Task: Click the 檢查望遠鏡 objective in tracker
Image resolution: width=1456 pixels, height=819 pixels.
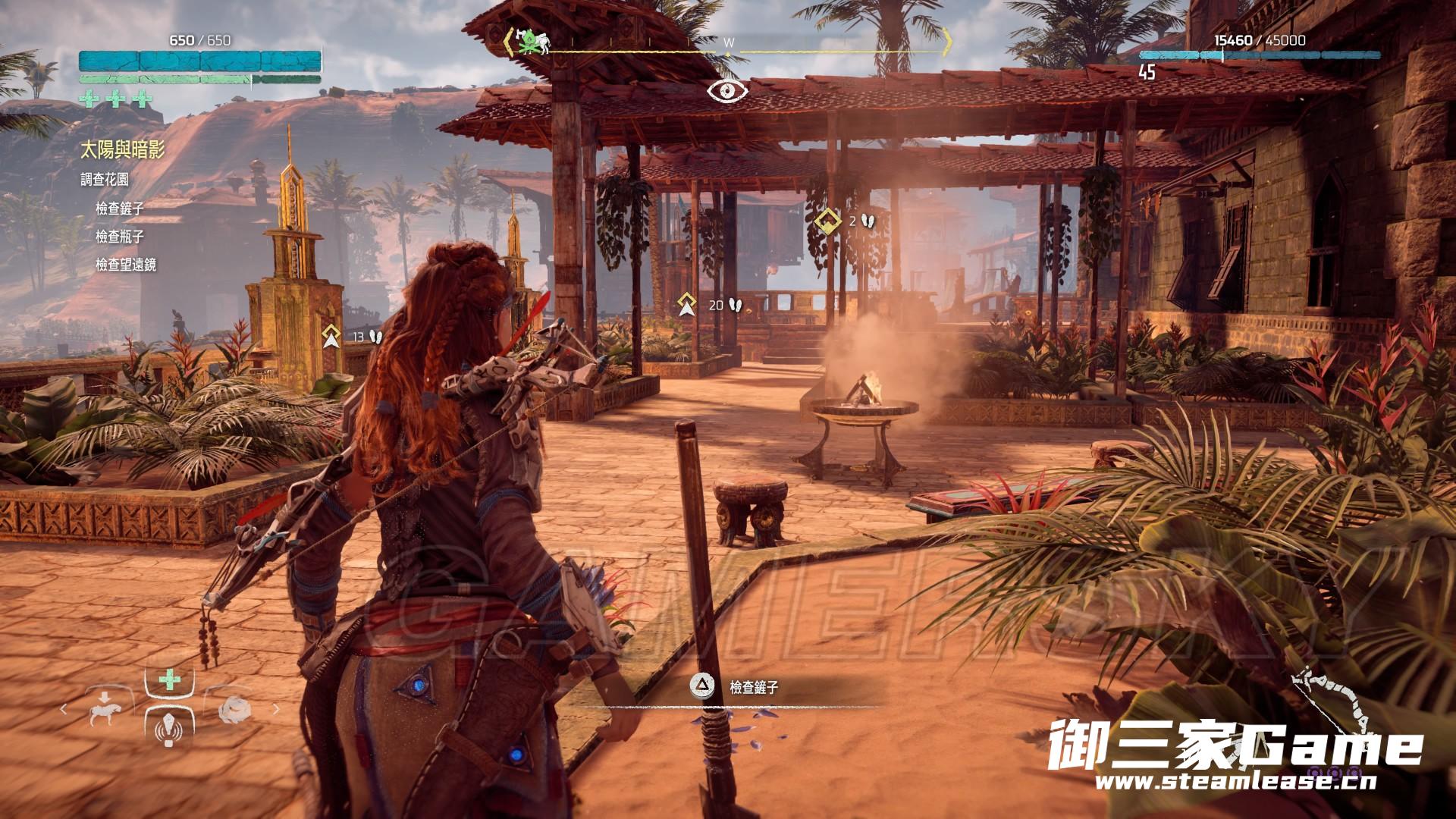Action: (x=126, y=265)
